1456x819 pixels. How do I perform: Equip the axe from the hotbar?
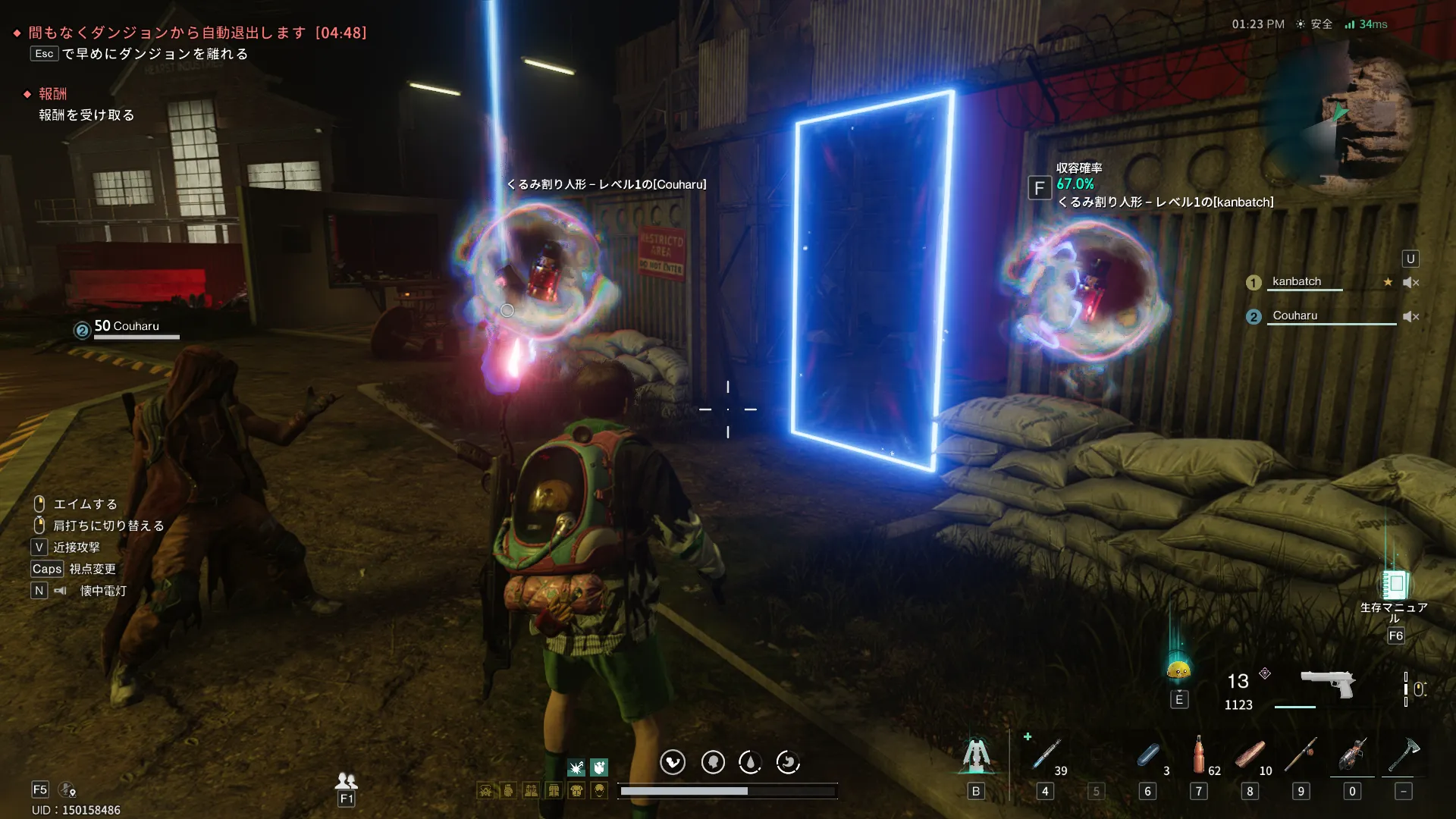(1403, 755)
